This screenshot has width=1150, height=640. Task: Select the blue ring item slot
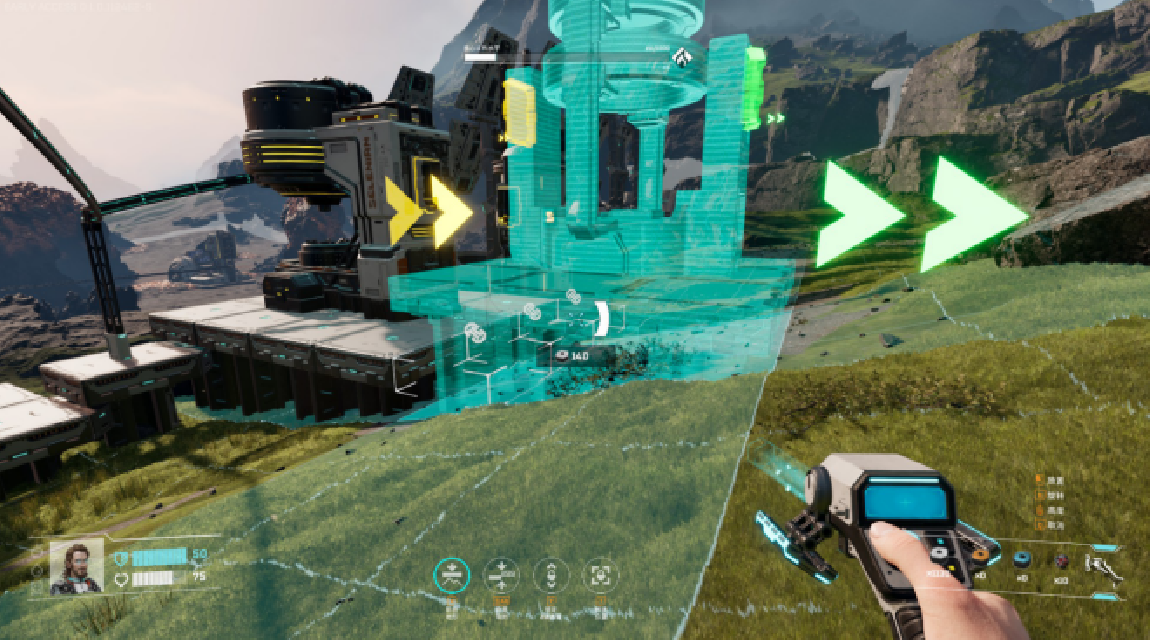click(x=1022, y=560)
